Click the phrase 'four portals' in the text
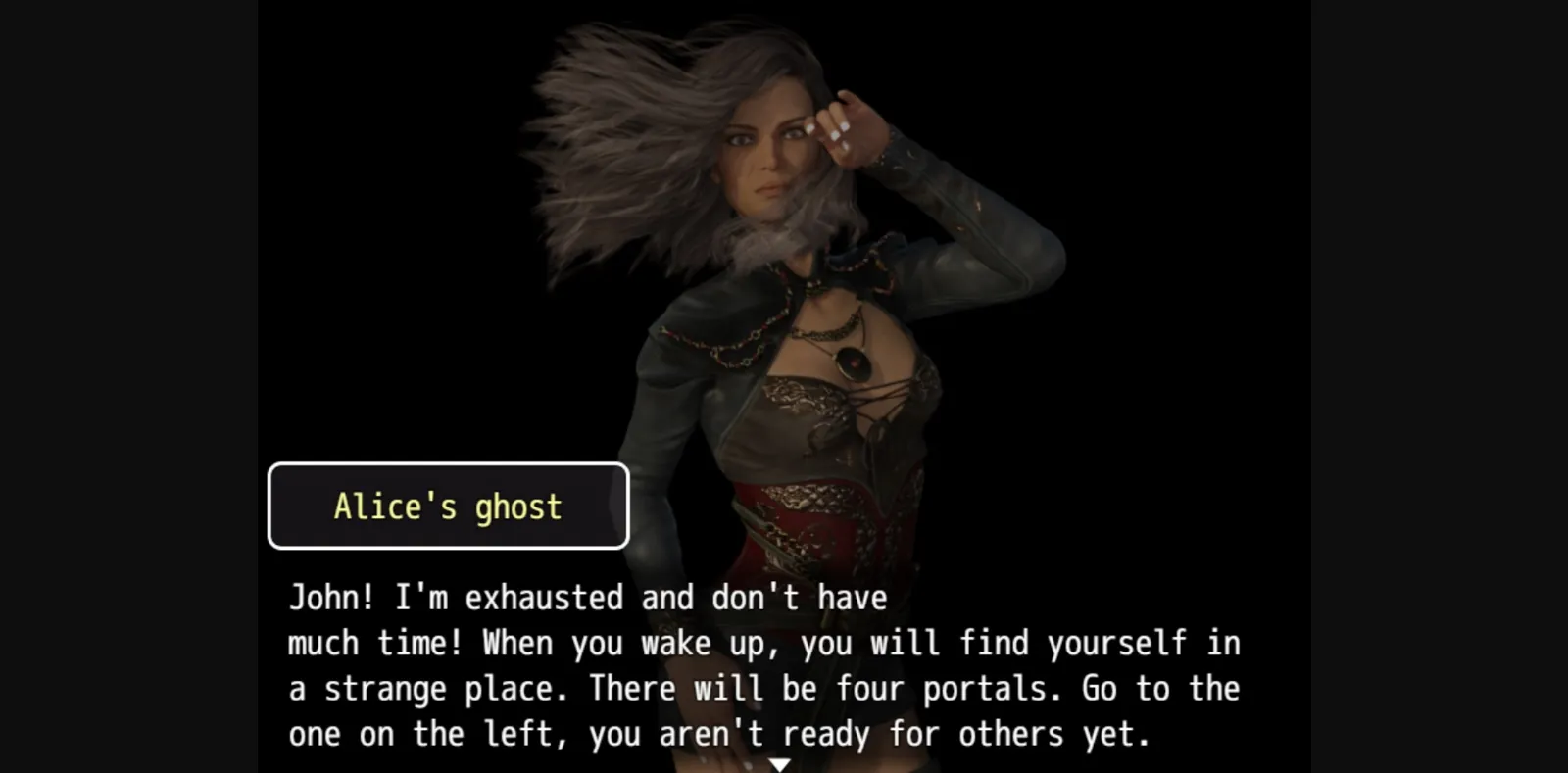This screenshot has width=1568, height=773. pos(946,688)
